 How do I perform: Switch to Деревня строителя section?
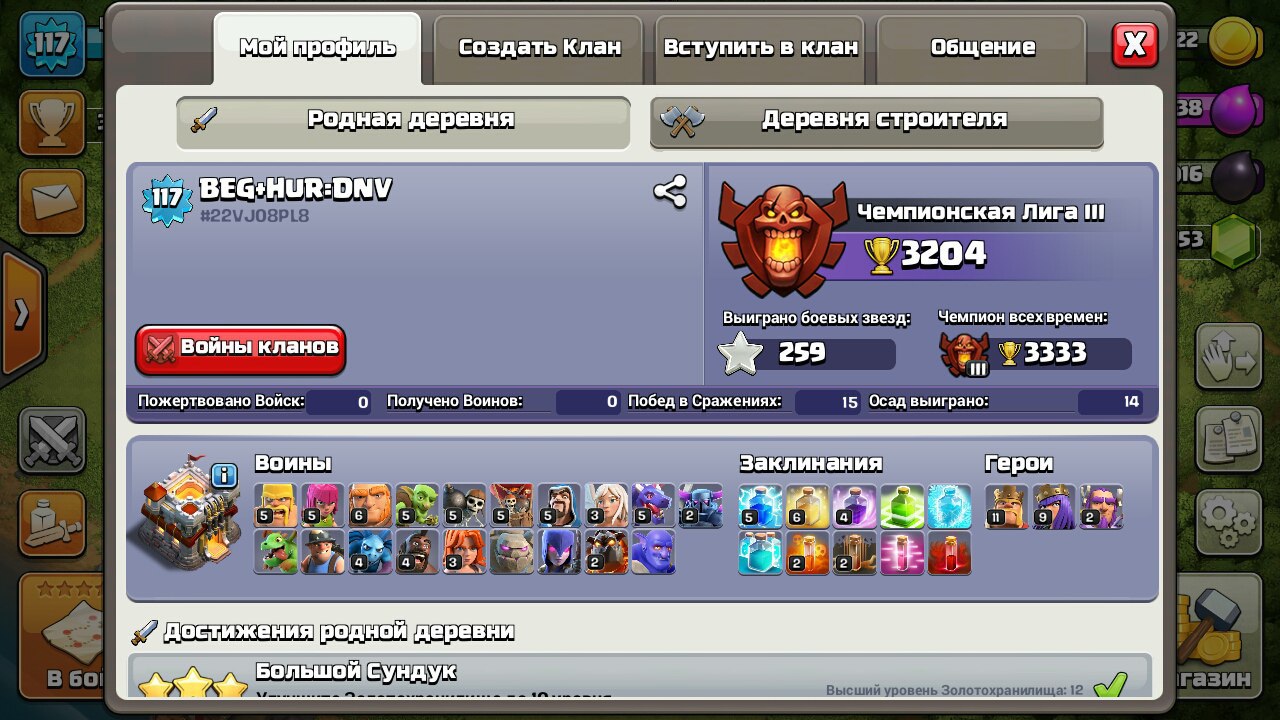coord(876,120)
